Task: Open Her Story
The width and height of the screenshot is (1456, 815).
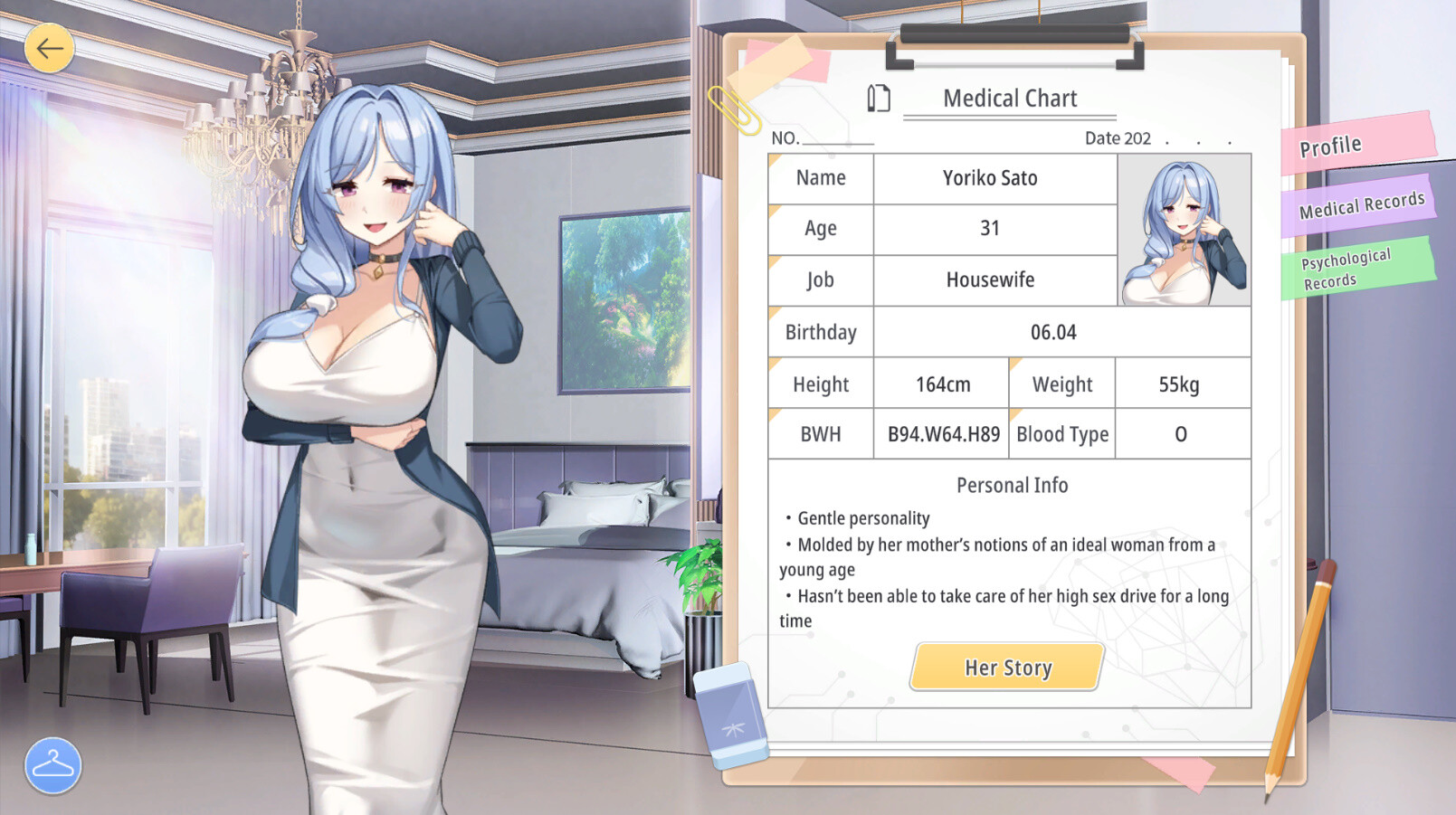Action: [1006, 667]
